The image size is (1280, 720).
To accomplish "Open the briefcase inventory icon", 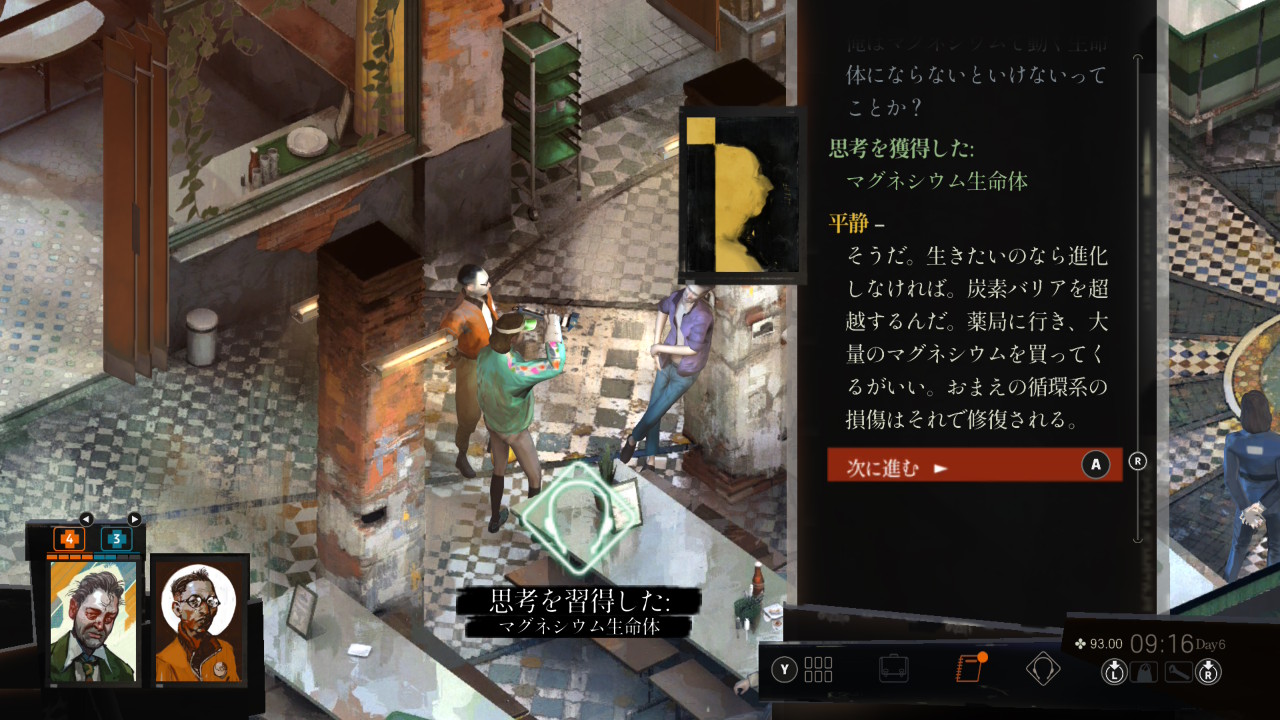I will pos(893,668).
